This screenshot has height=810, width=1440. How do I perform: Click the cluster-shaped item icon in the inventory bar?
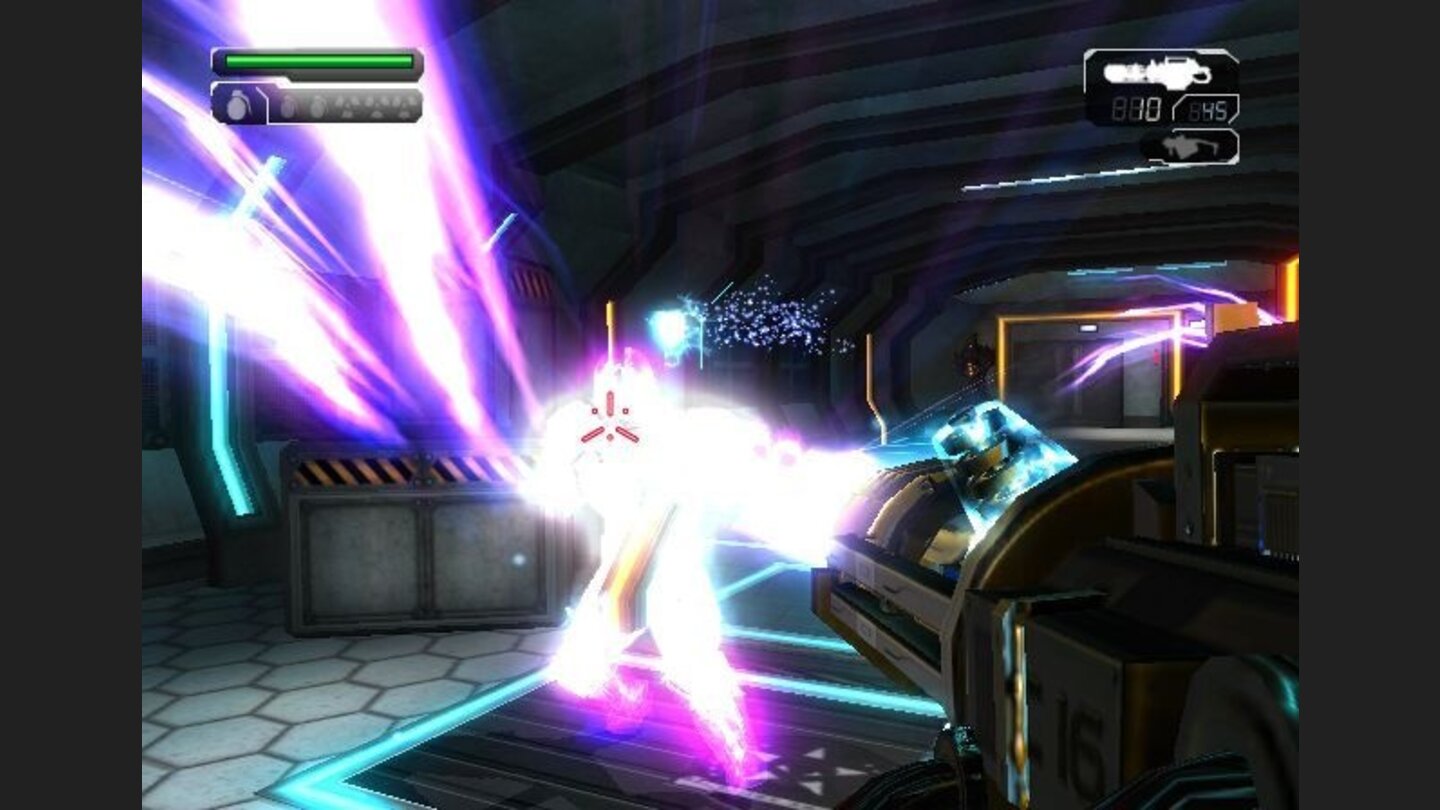coord(347,105)
